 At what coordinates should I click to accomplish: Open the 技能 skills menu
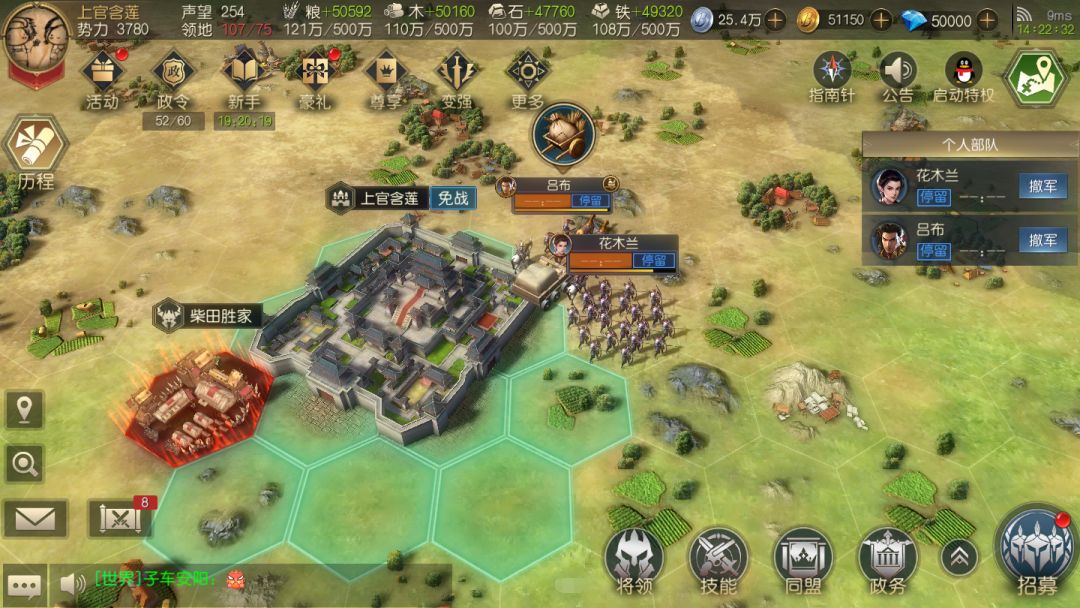click(718, 555)
